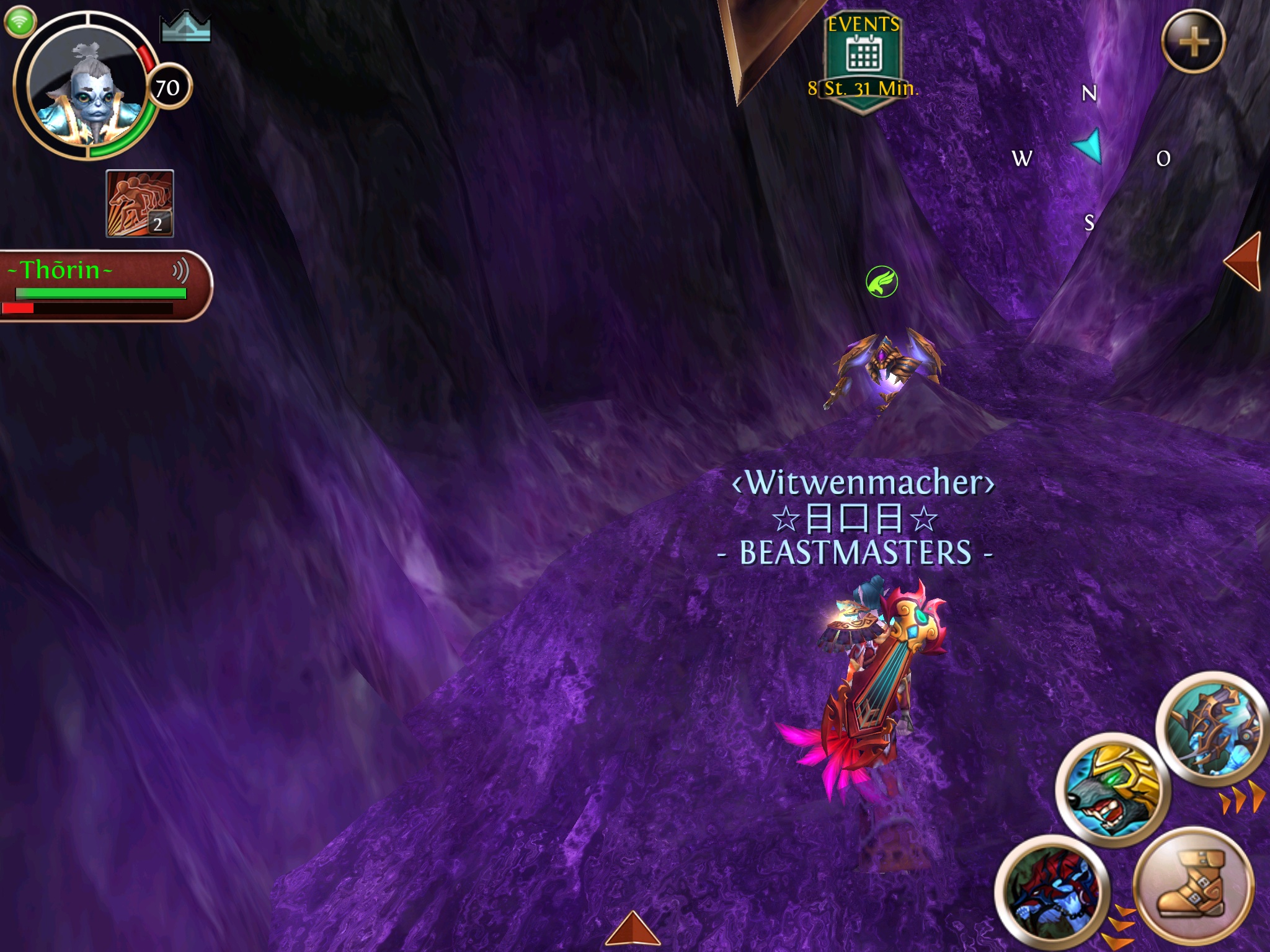1270x952 pixels.
Task: Activate the golden-helmed wolf ability
Action: click(x=1112, y=788)
